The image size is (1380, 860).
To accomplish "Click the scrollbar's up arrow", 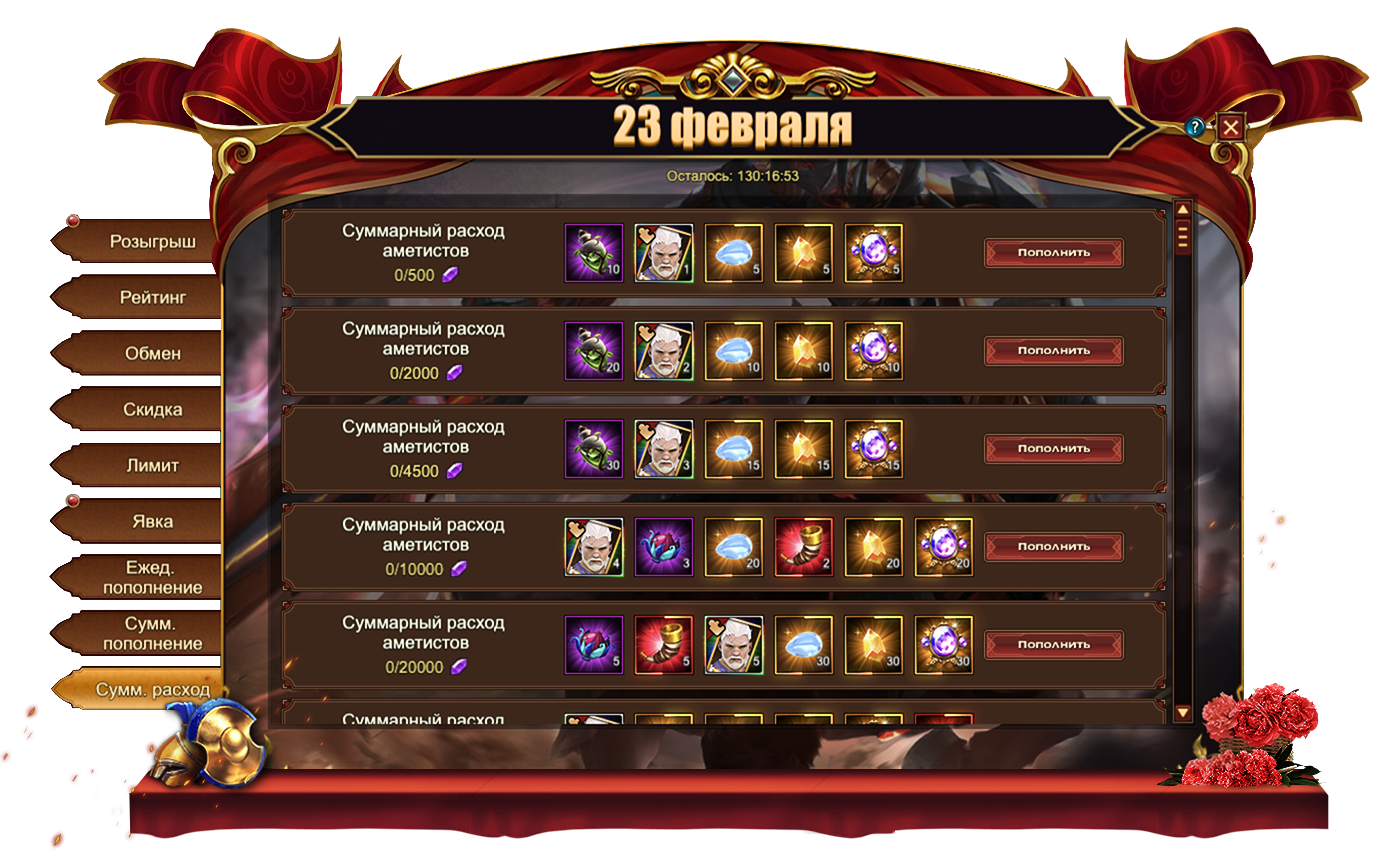I will (x=1182, y=210).
